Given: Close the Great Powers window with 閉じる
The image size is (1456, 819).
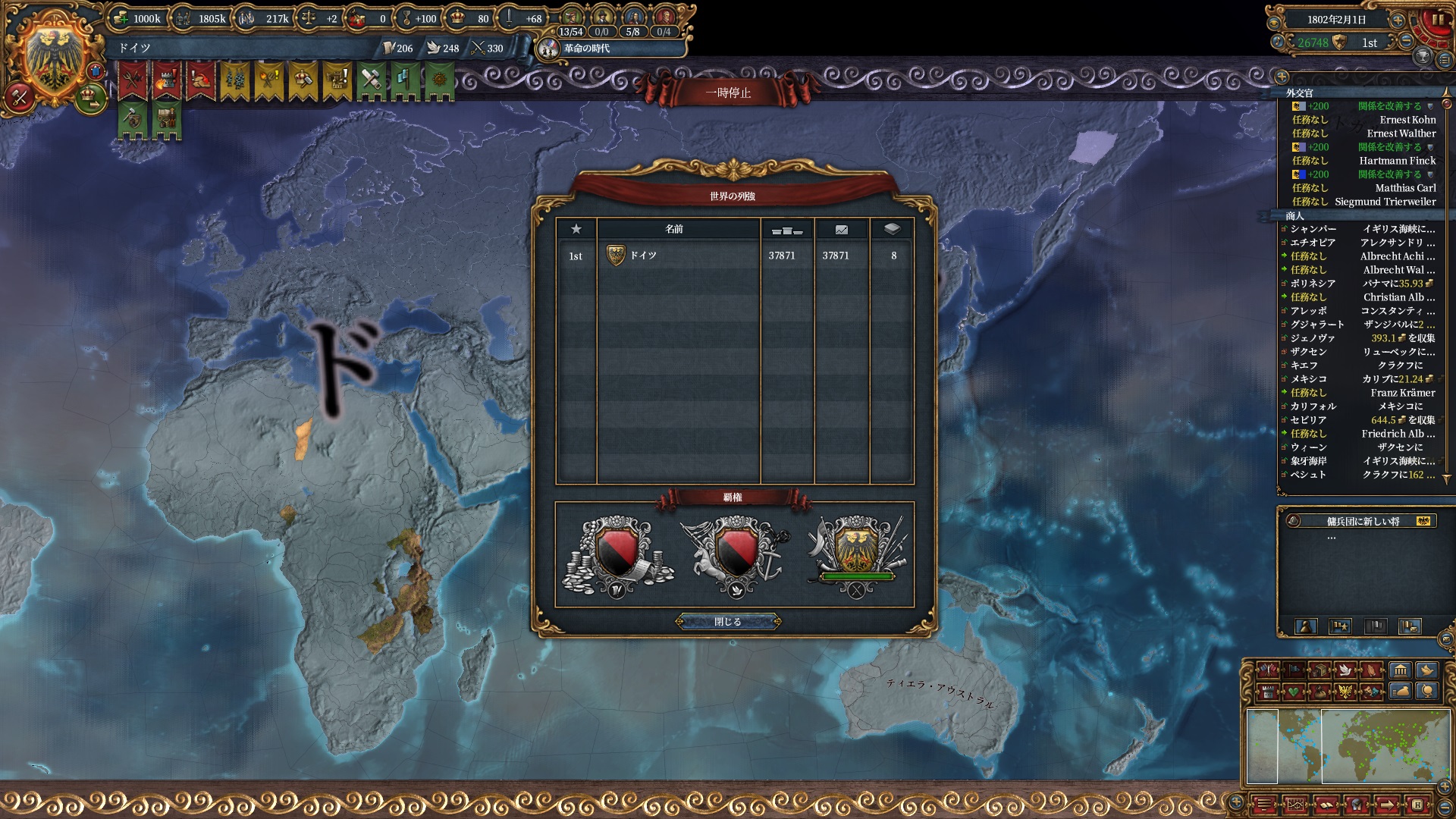Looking at the screenshot, I should coord(728,622).
